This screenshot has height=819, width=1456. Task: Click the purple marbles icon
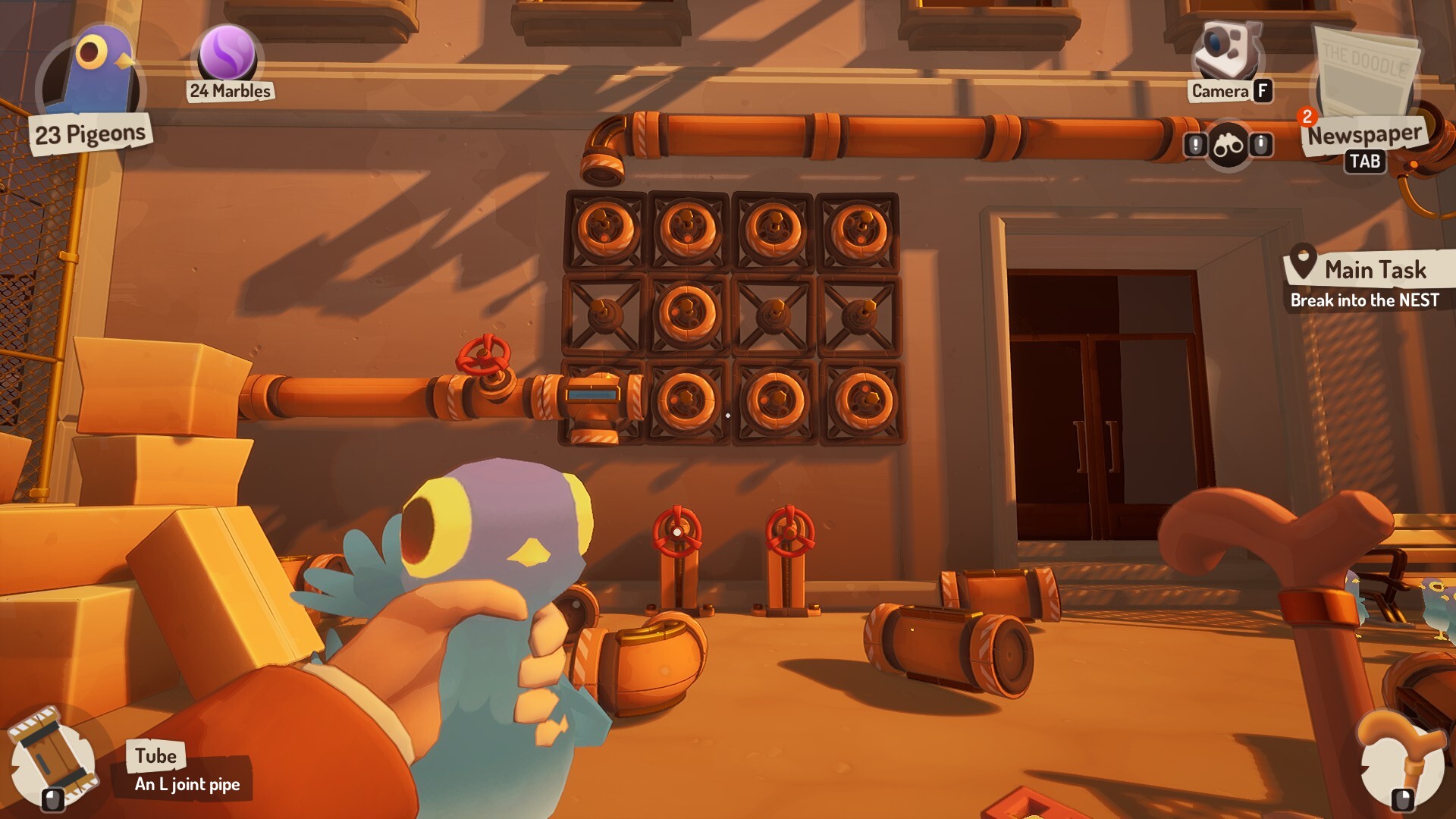[x=227, y=53]
